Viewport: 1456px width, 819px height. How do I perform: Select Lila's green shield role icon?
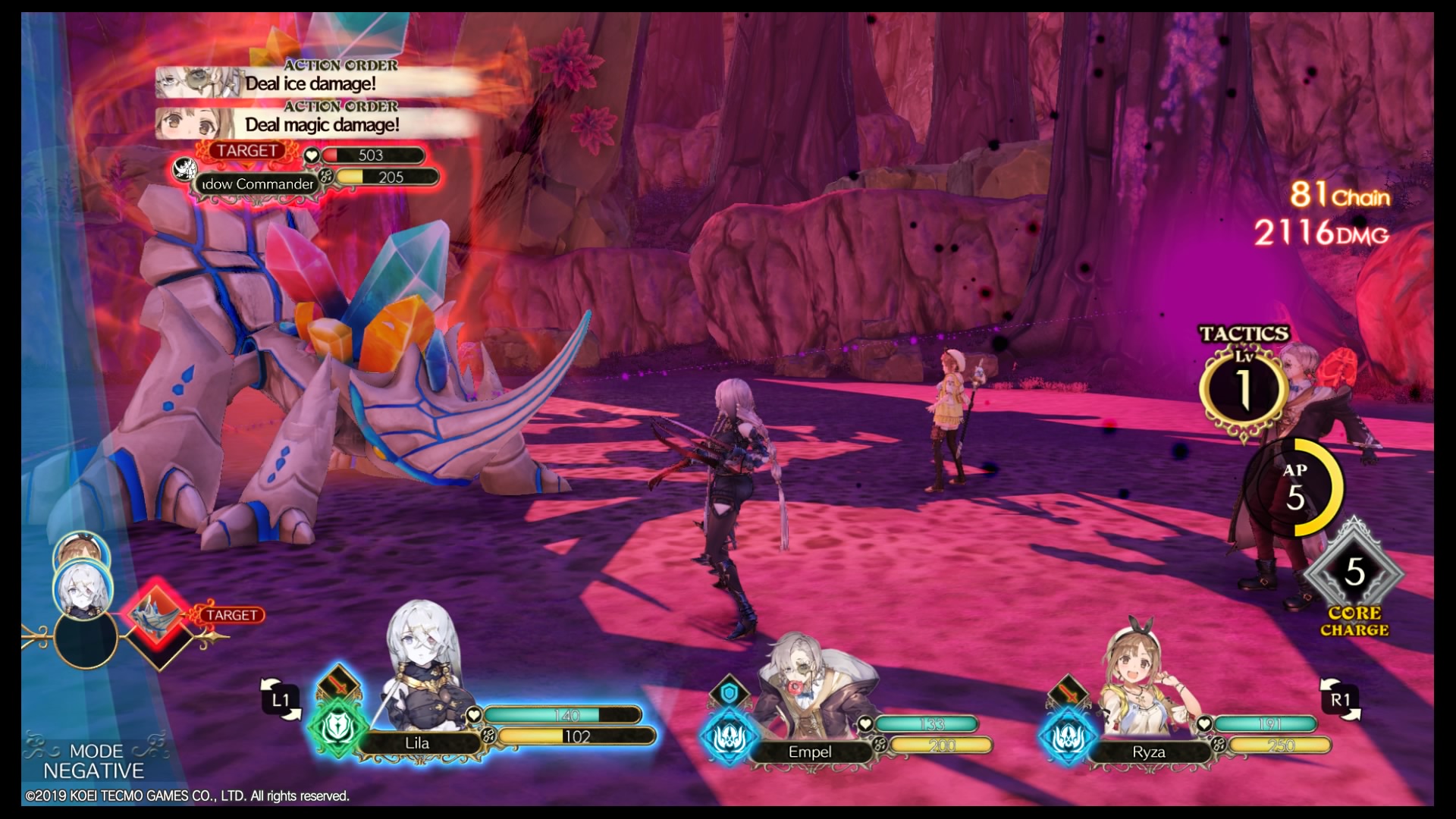337,728
